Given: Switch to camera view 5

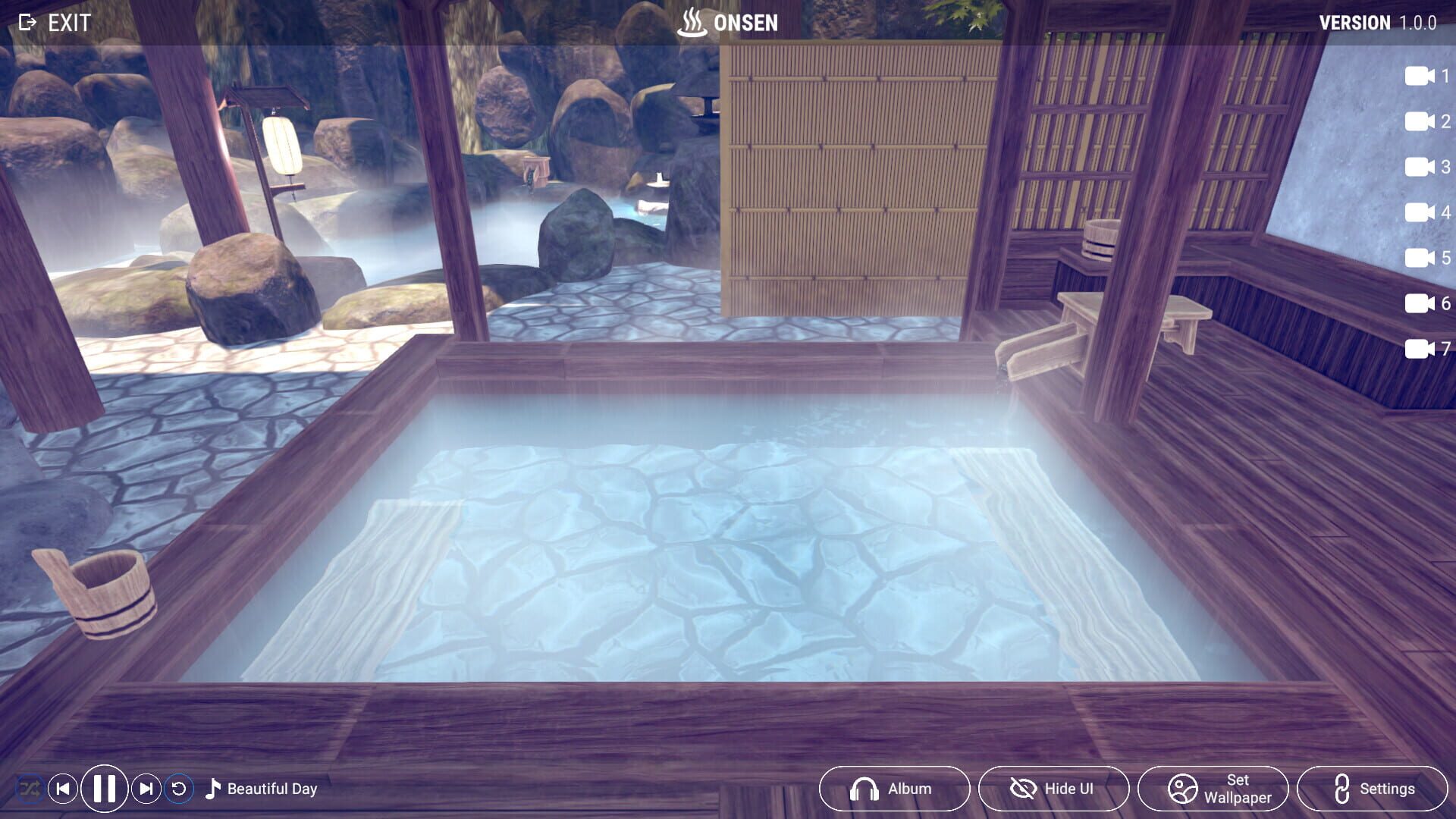Looking at the screenshot, I should tap(1423, 258).
